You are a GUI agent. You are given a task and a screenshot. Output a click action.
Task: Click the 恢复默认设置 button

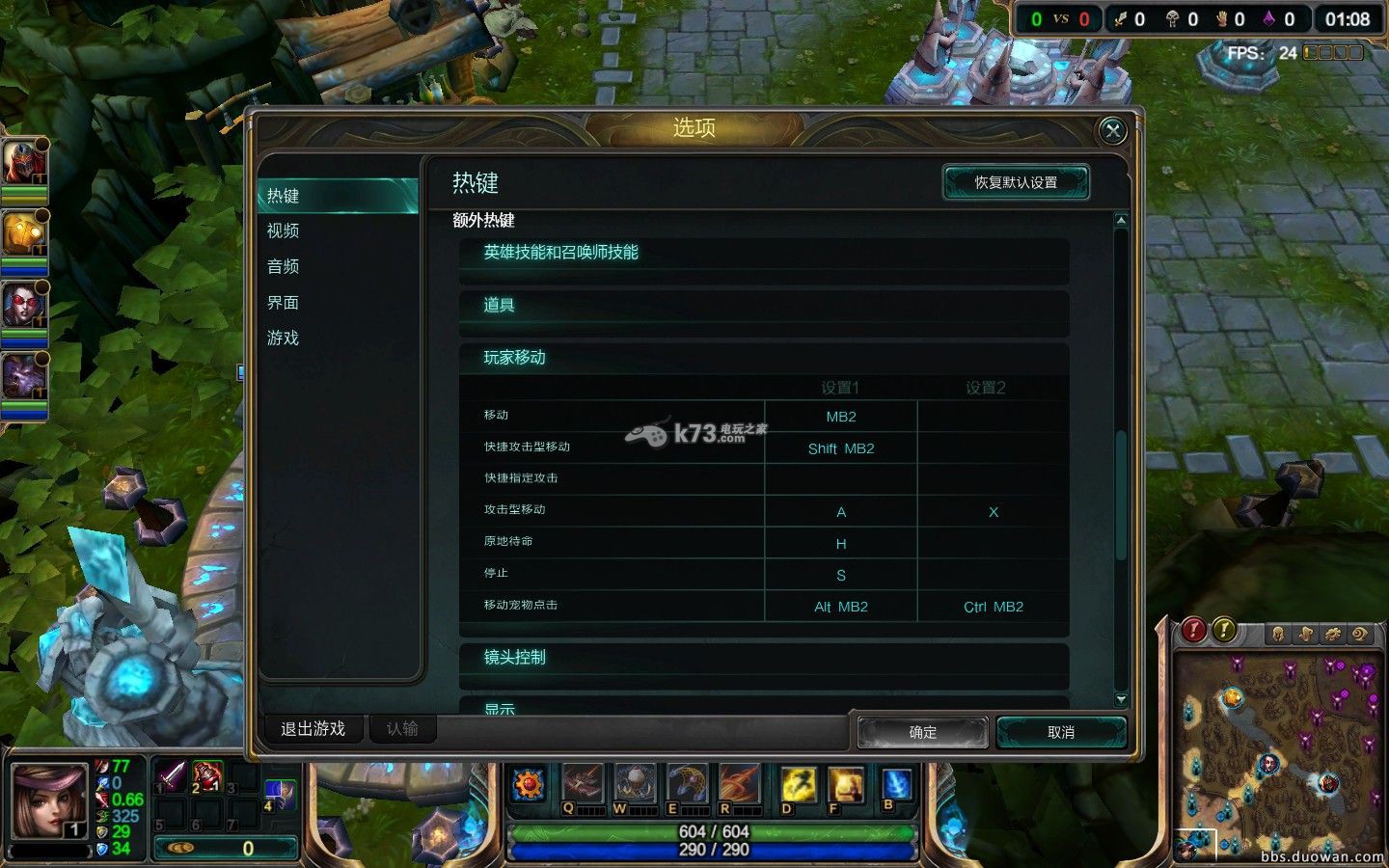tap(1016, 181)
